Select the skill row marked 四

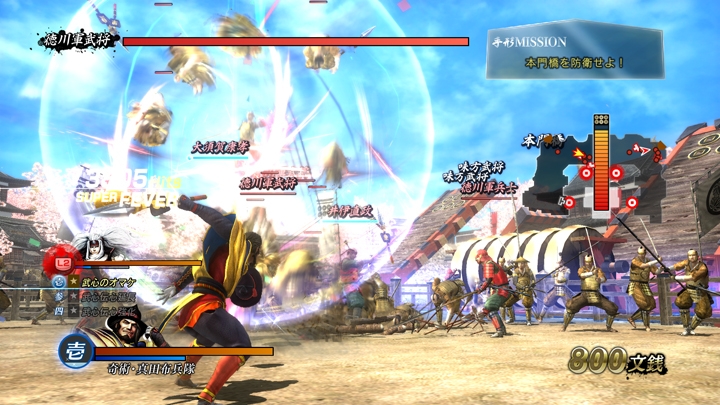(x=100, y=311)
